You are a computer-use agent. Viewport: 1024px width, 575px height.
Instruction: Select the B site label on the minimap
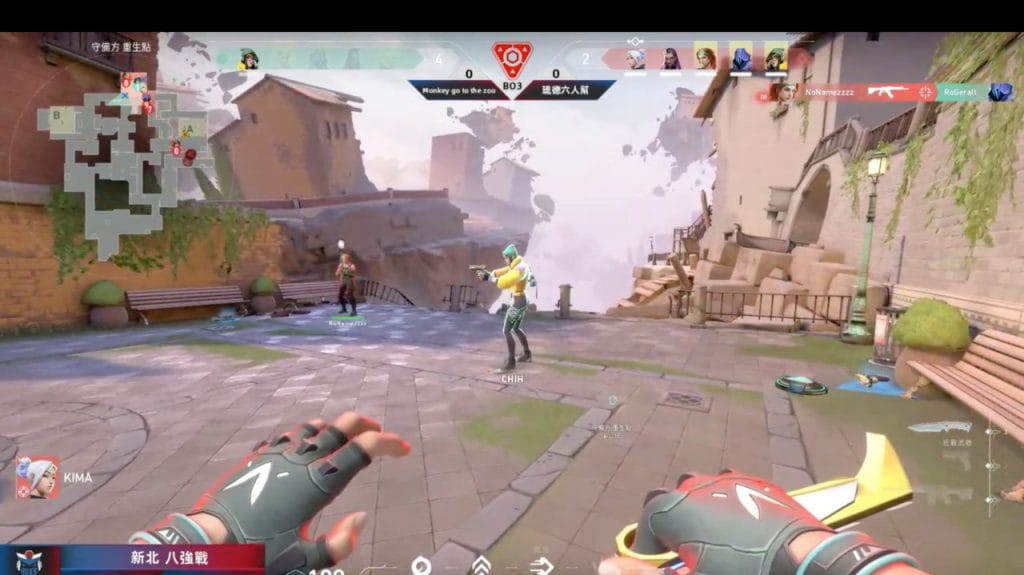pyautogui.click(x=57, y=114)
